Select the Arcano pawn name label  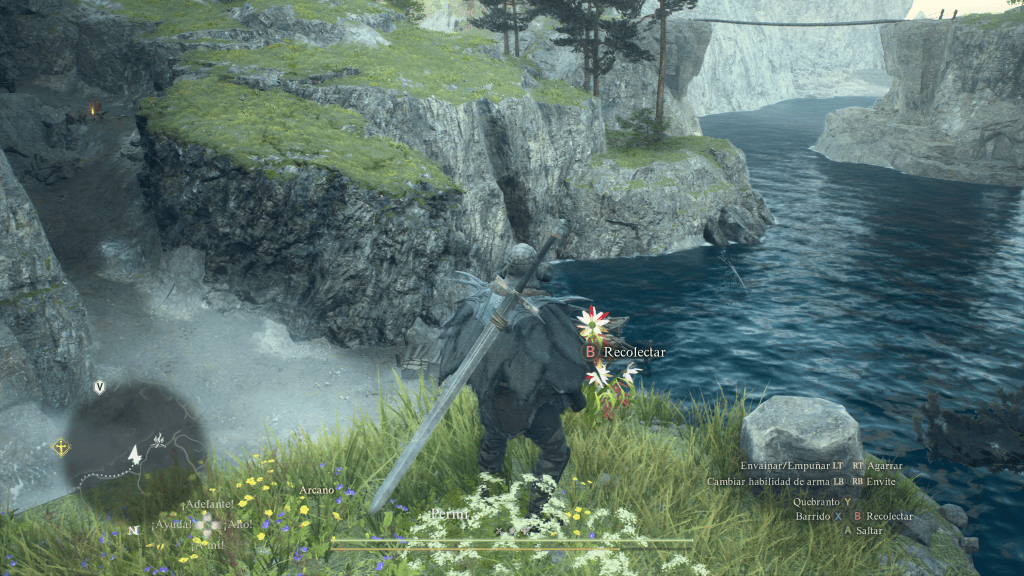[316, 490]
